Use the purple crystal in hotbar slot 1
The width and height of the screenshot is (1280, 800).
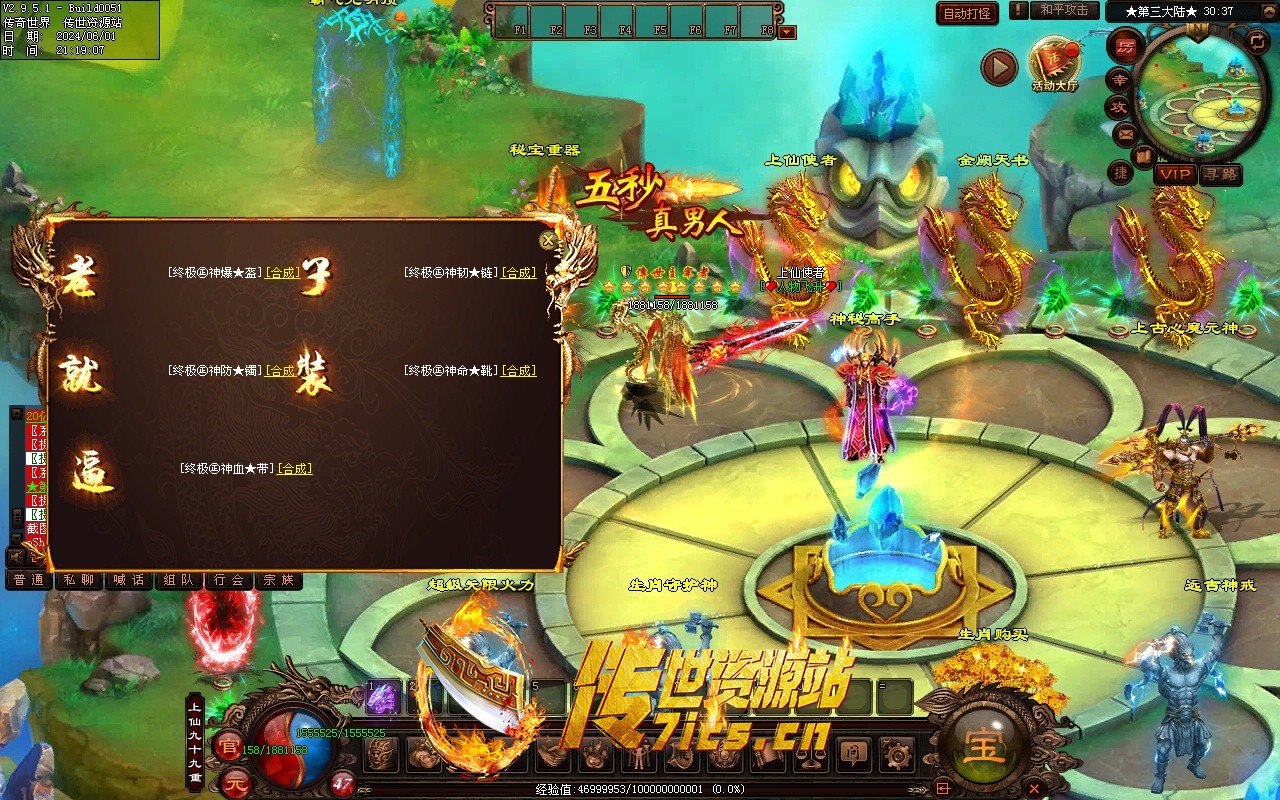(382, 698)
